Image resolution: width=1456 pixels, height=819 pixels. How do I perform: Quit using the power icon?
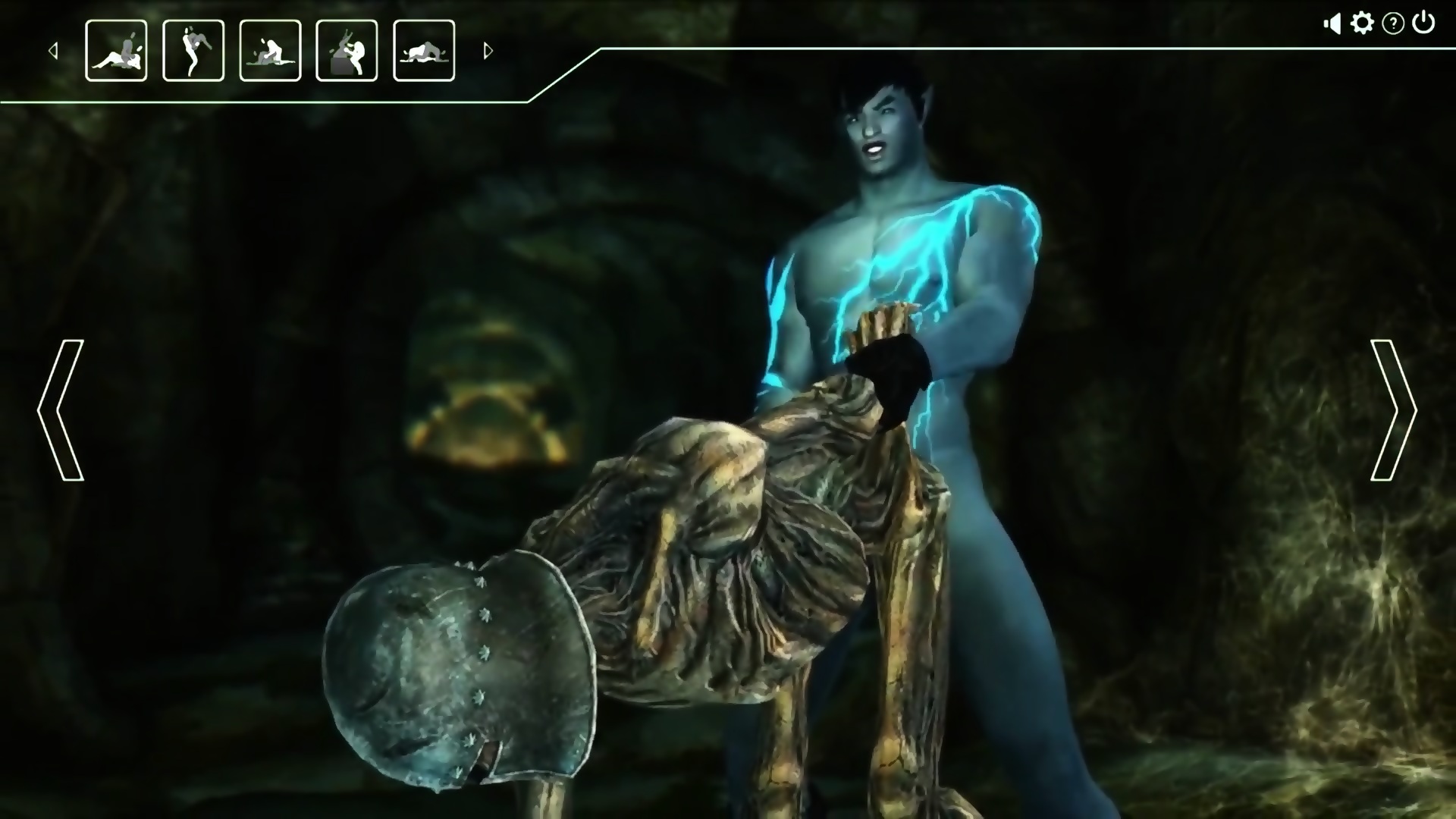[1423, 23]
